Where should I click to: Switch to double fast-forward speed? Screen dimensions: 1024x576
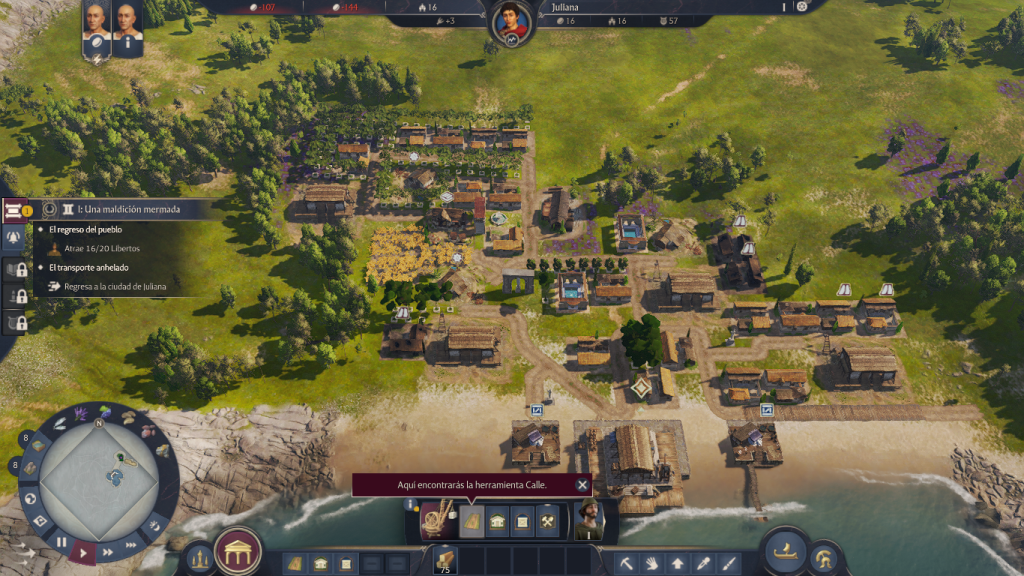pos(108,551)
